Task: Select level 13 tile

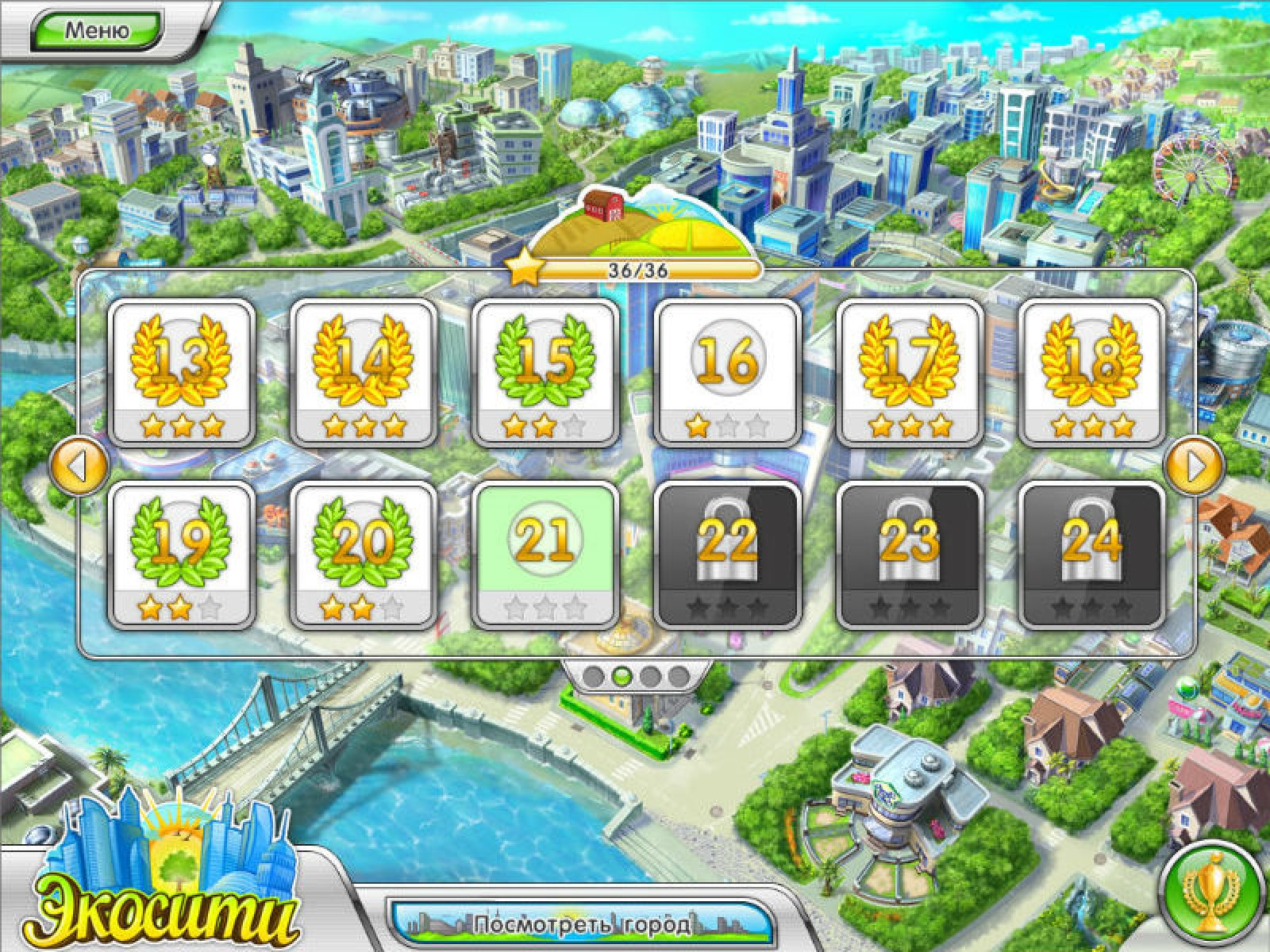Action: pyautogui.click(x=181, y=371)
